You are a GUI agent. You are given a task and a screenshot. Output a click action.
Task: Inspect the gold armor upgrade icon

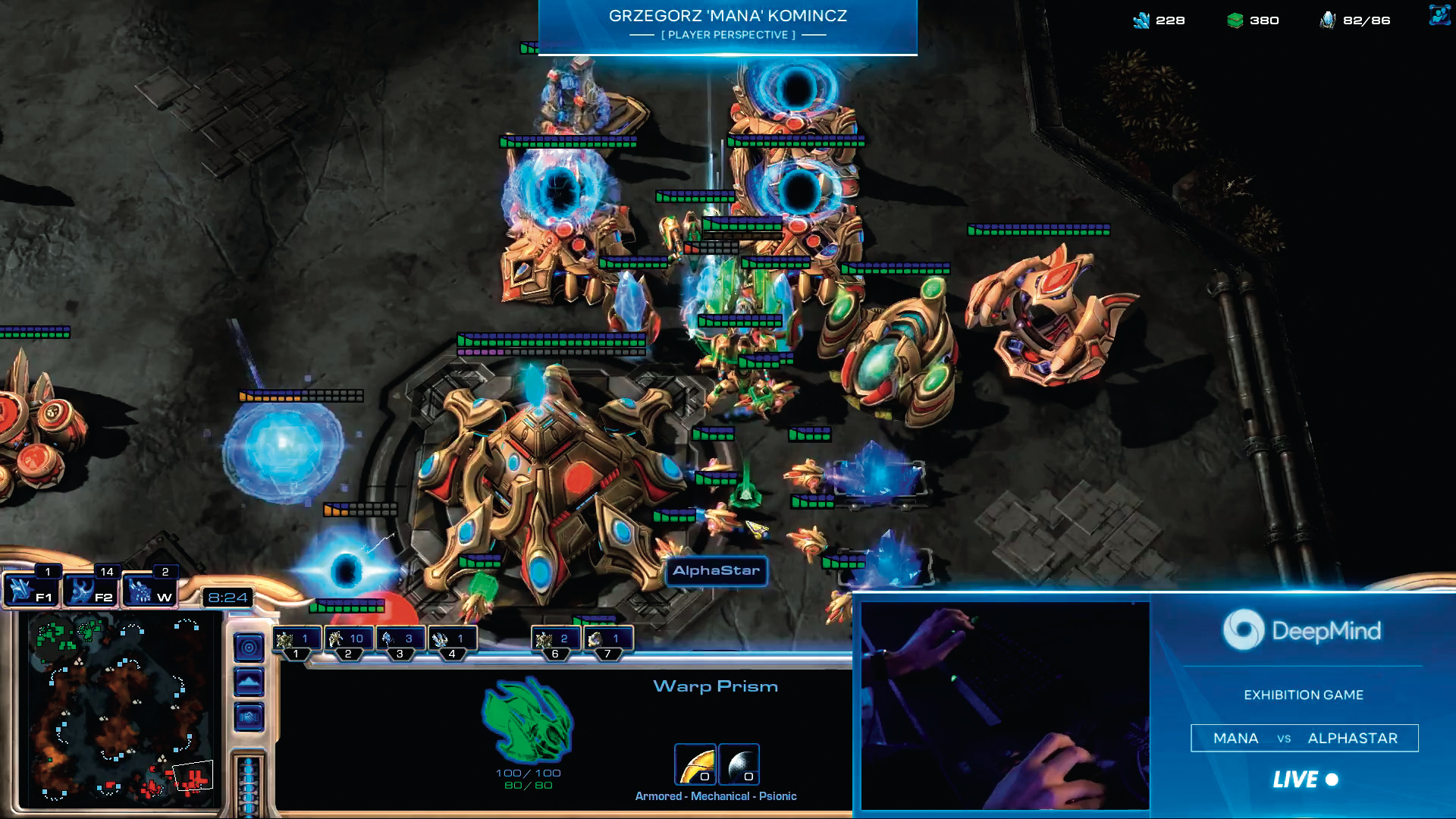coord(695,764)
